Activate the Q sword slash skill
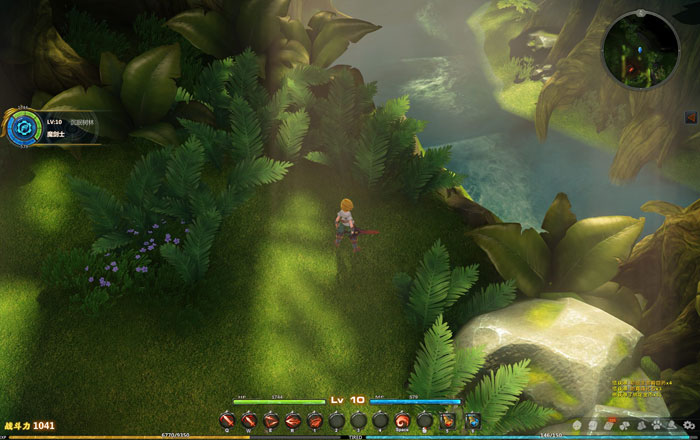This screenshot has width=700, height=440. 226,420
